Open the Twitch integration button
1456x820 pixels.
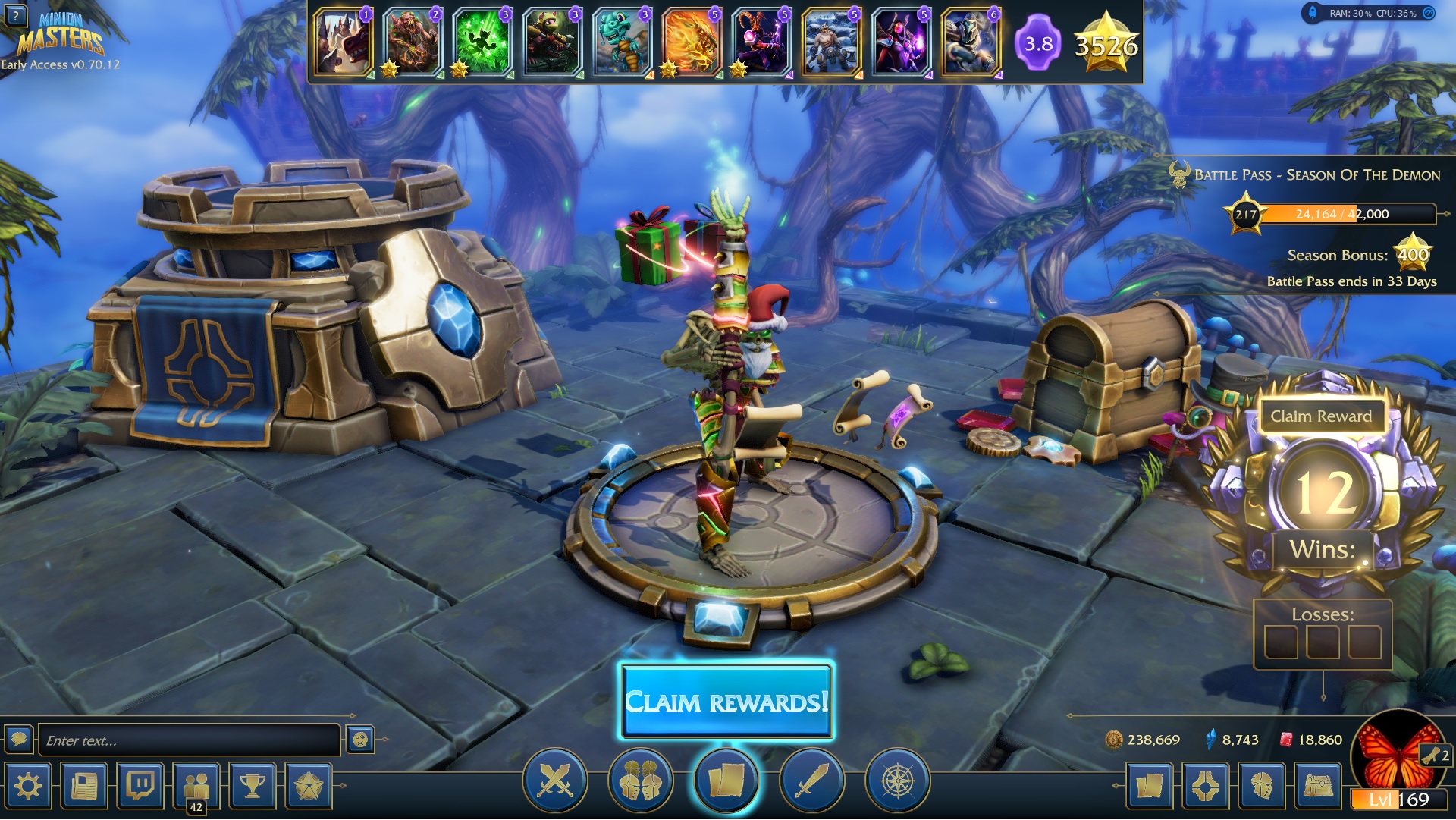(140, 786)
